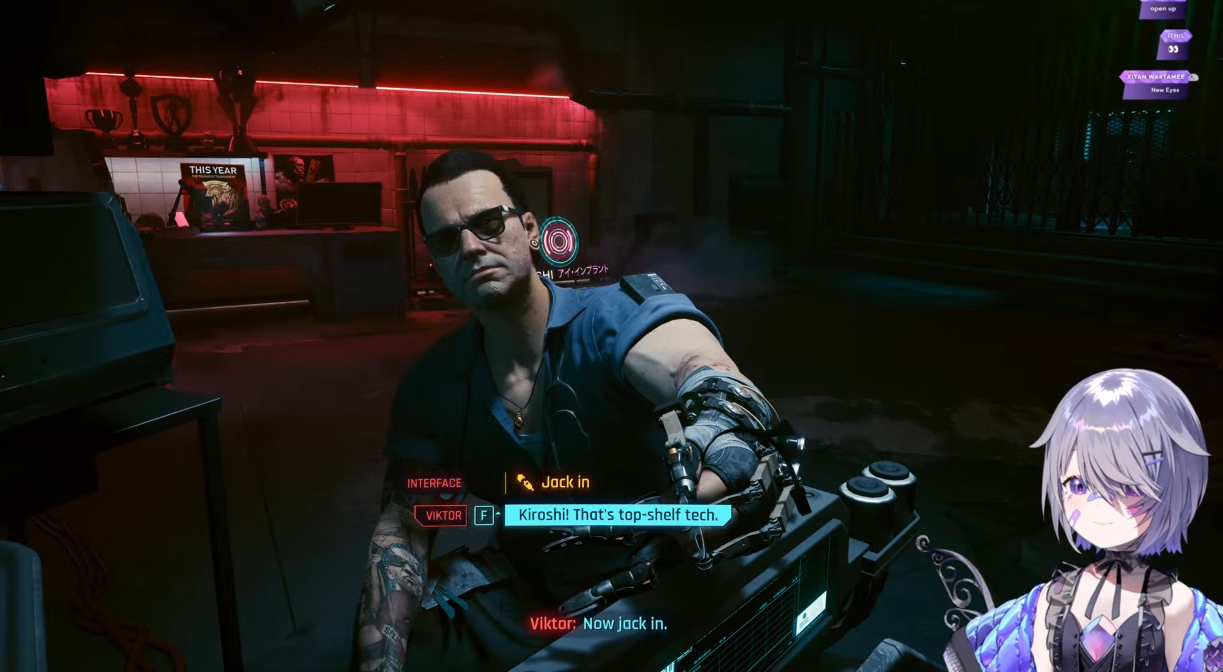Choose the "Kiroshi! That's top-shelf tech." reply
Image resolution: width=1223 pixels, height=672 pixels.
pos(617,515)
